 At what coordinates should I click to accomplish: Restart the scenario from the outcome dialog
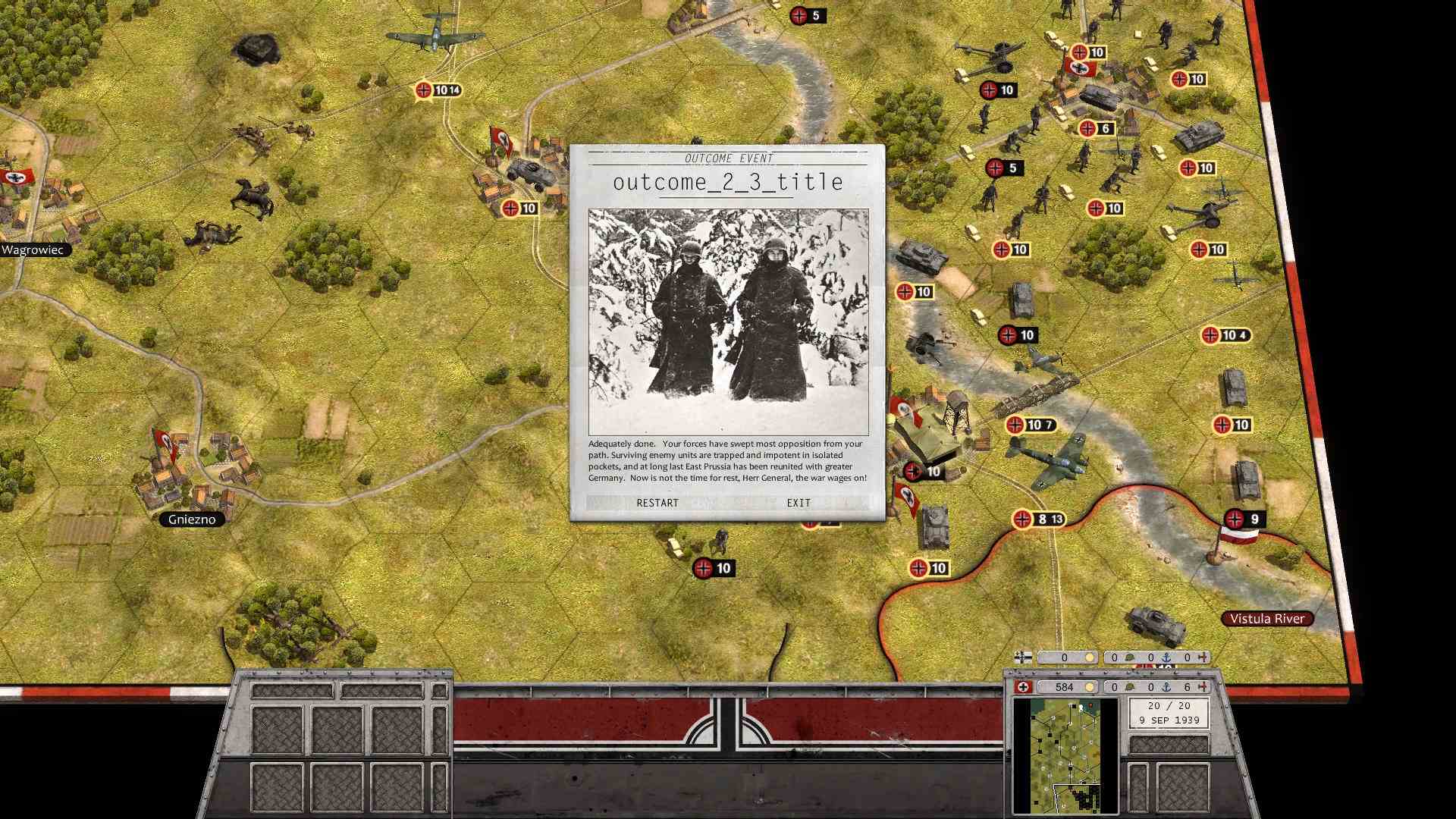point(657,503)
